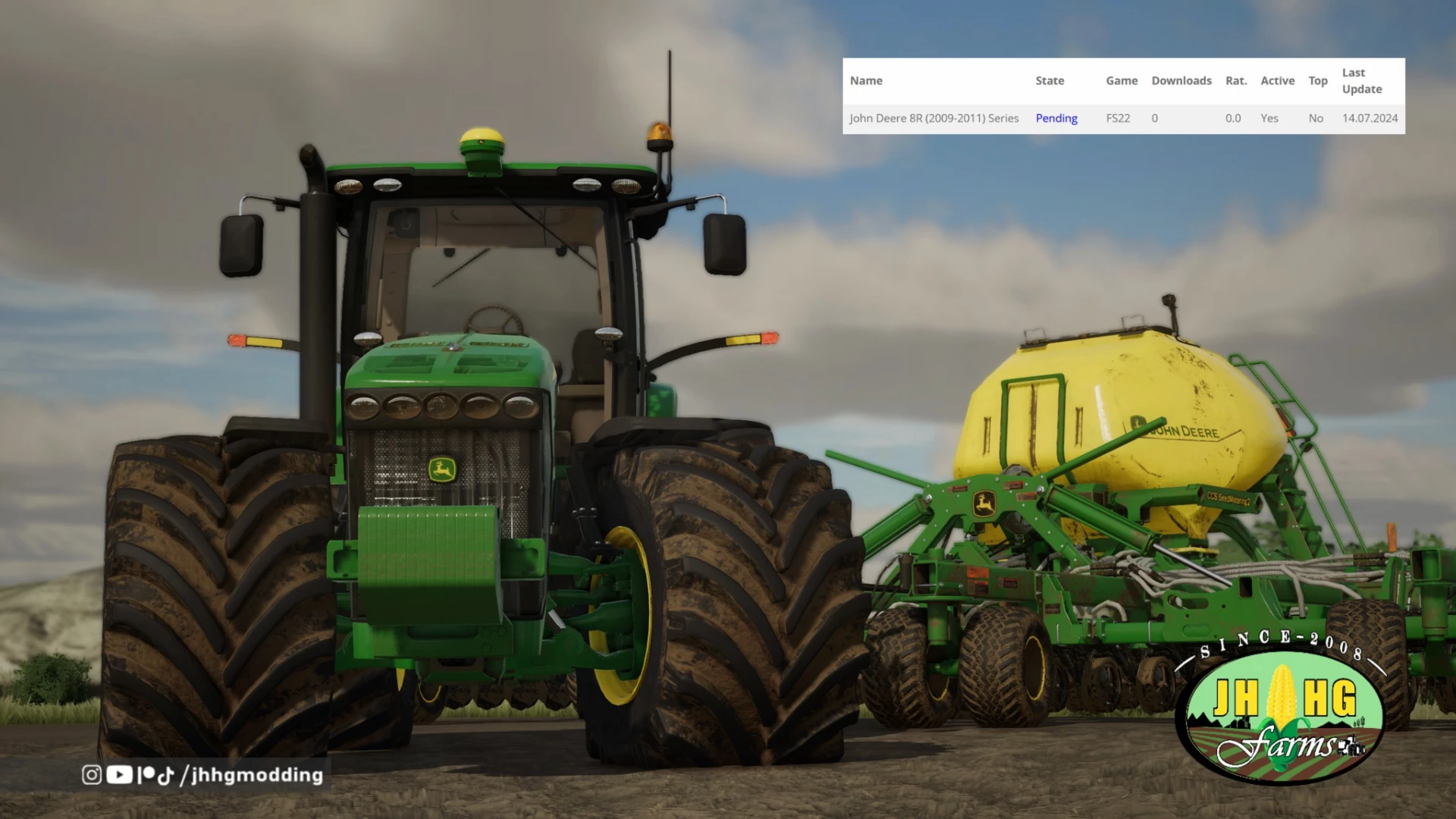Select the John Deere 8R (2009-2011) Series entry
This screenshot has width=1456, height=819.
pos(934,118)
